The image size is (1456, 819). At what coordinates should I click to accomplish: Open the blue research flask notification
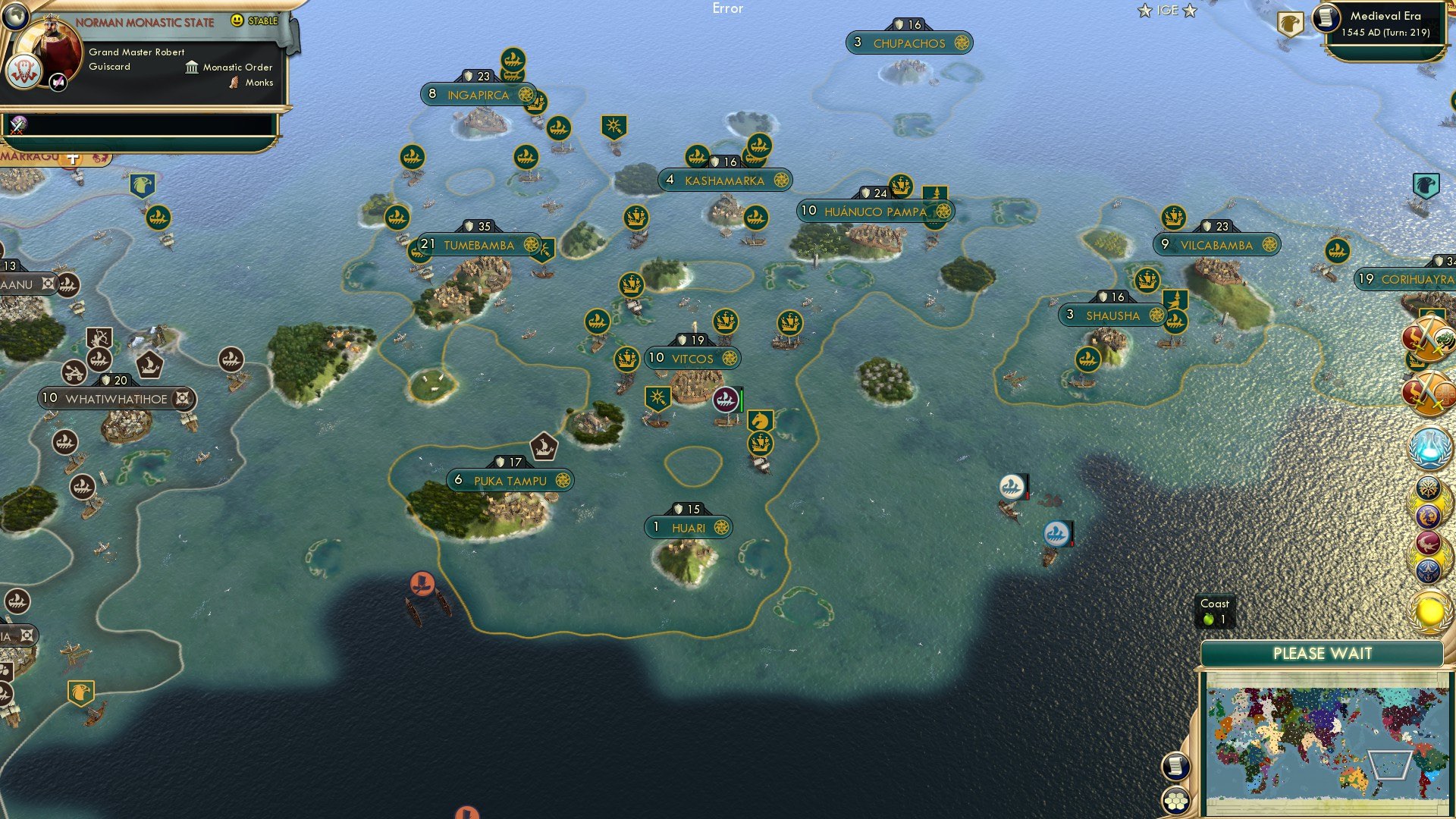tap(1428, 448)
